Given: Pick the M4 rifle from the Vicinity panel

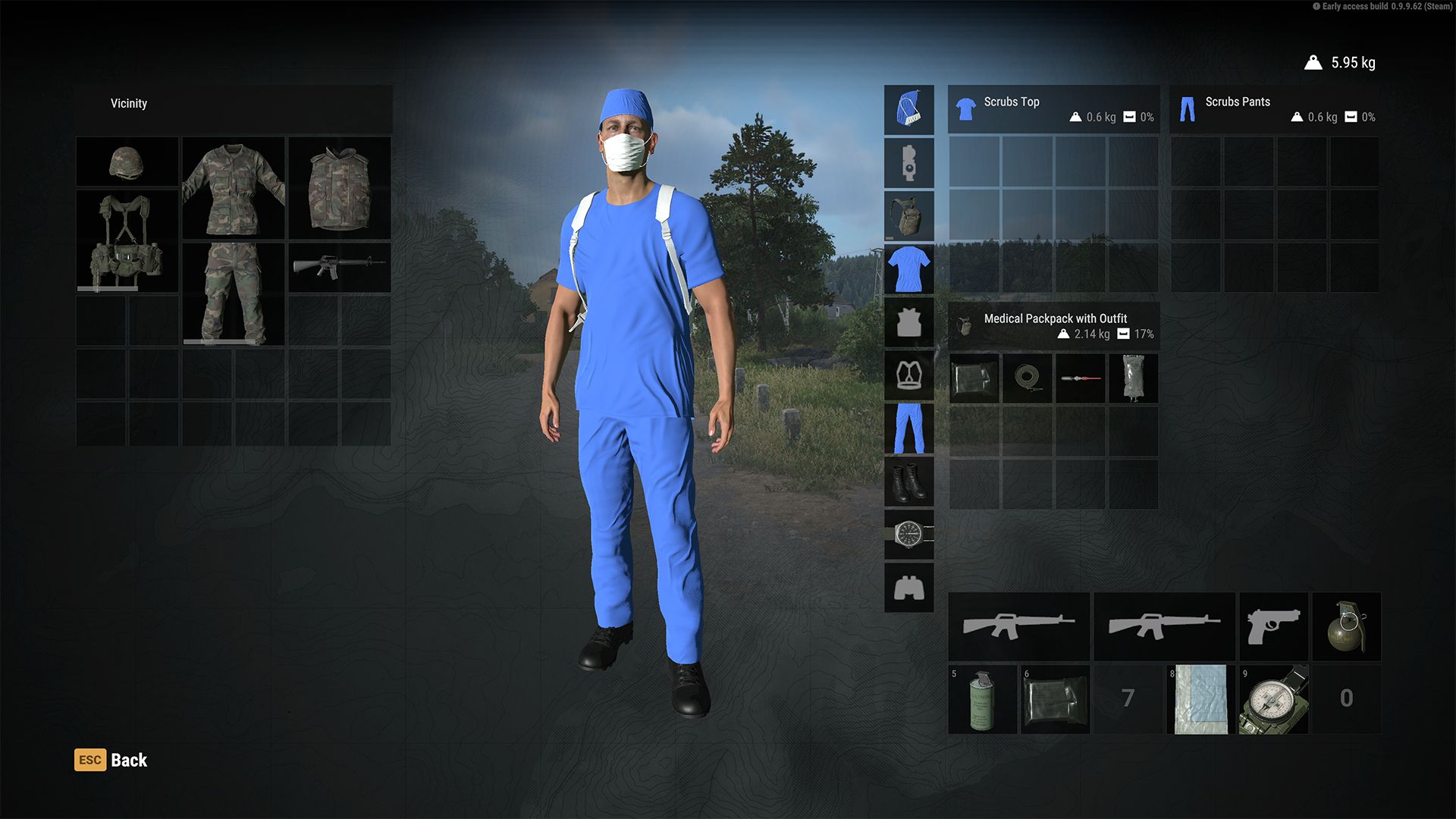Looking at the screenshot, I should 339,265.
